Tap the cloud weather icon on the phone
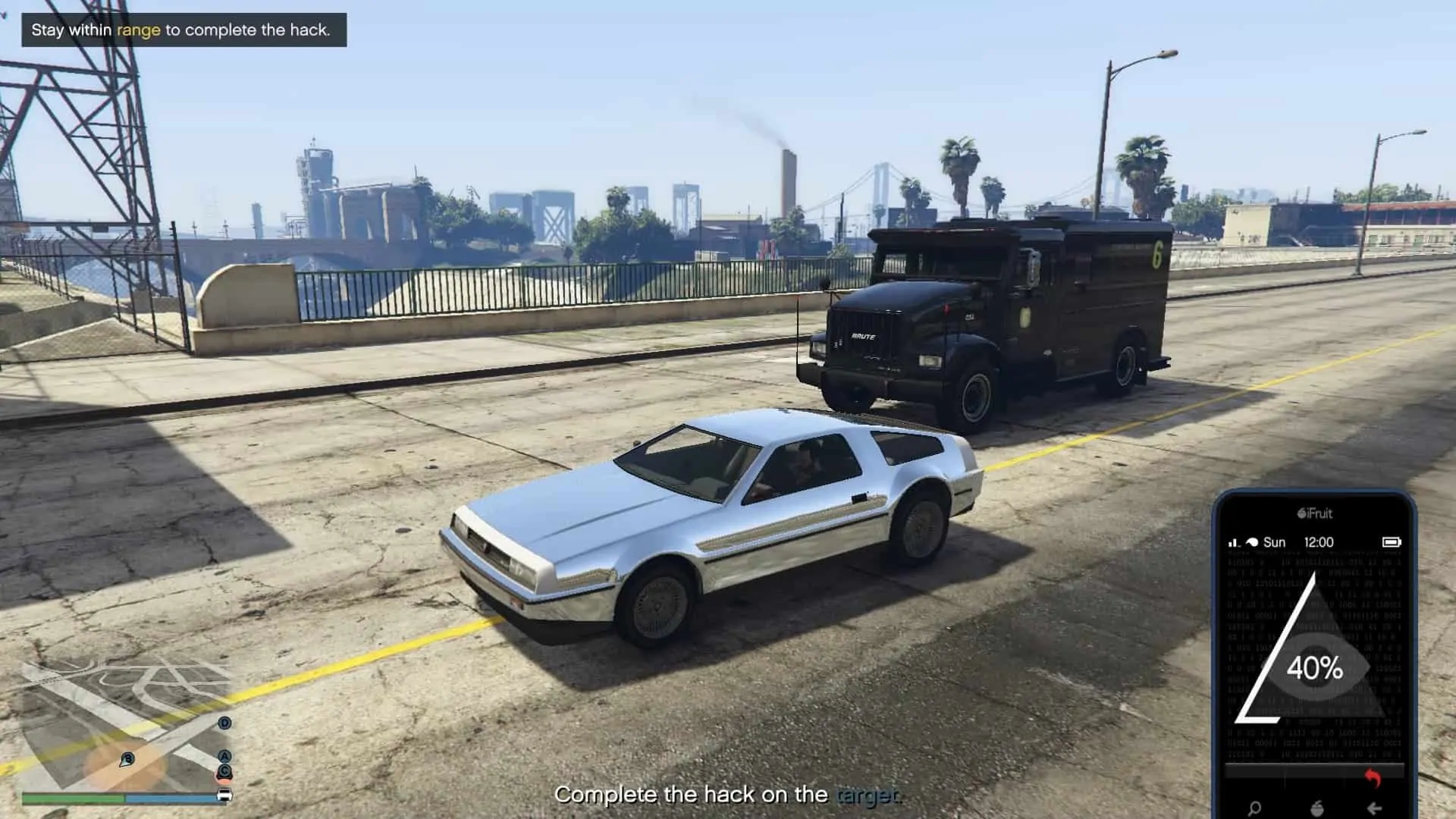This screenshot has width=1456, height=819. click(x=1252, y=541)
